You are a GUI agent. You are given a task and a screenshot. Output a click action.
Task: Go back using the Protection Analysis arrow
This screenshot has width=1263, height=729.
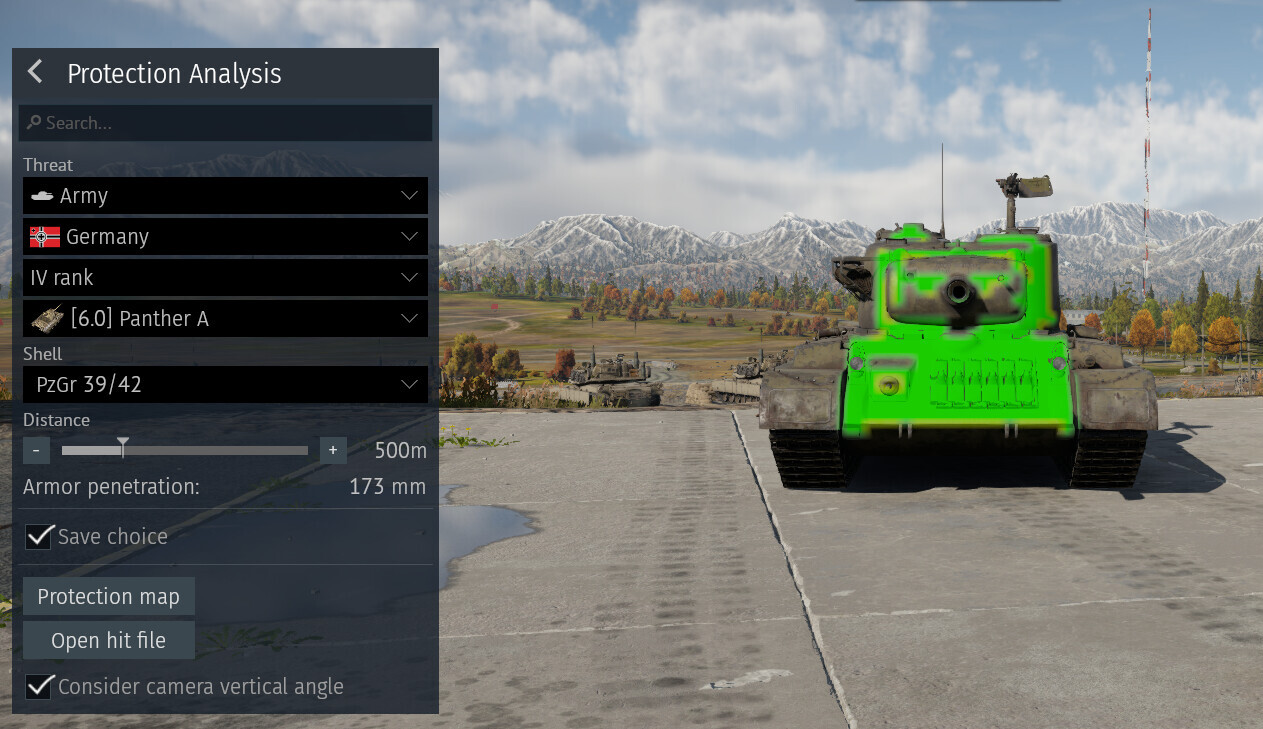[x=35, y=72]
